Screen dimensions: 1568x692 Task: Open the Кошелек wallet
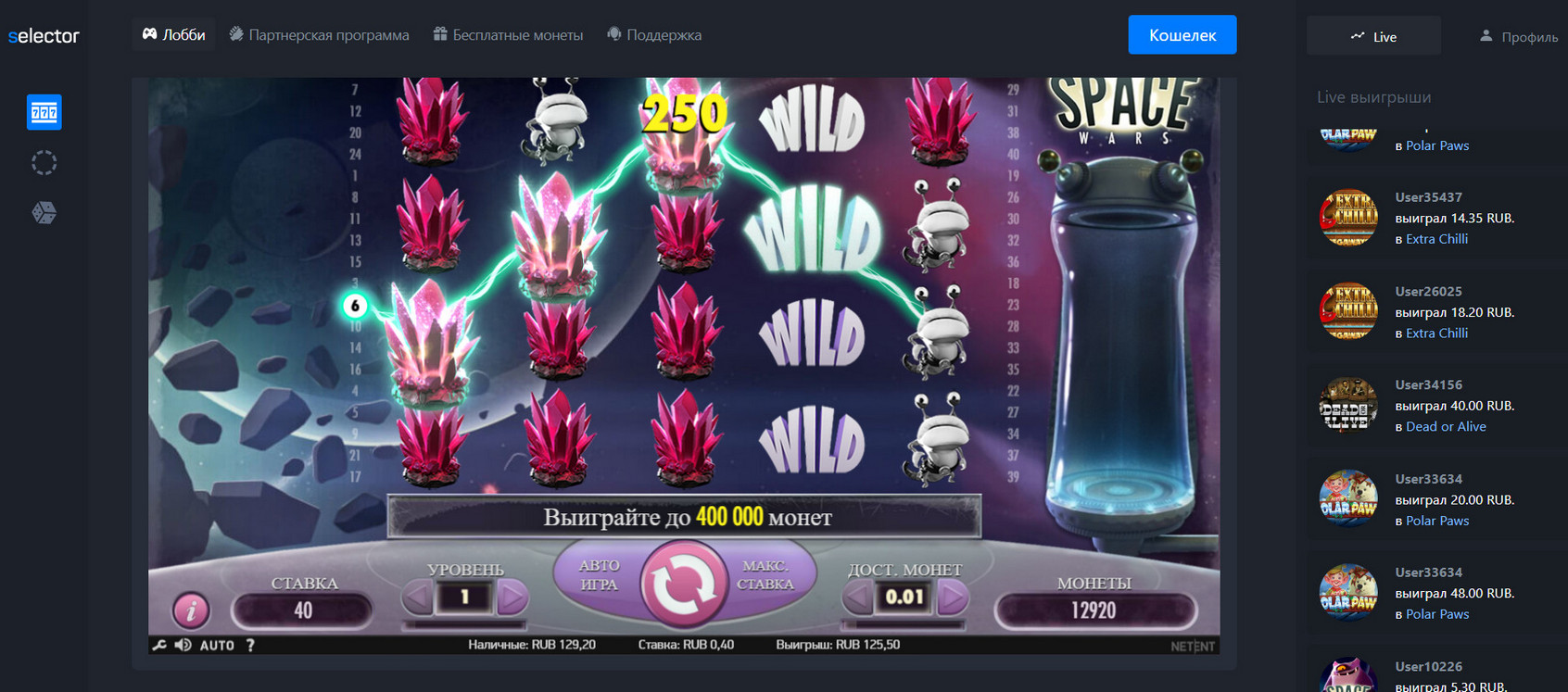coord(1182,35)
